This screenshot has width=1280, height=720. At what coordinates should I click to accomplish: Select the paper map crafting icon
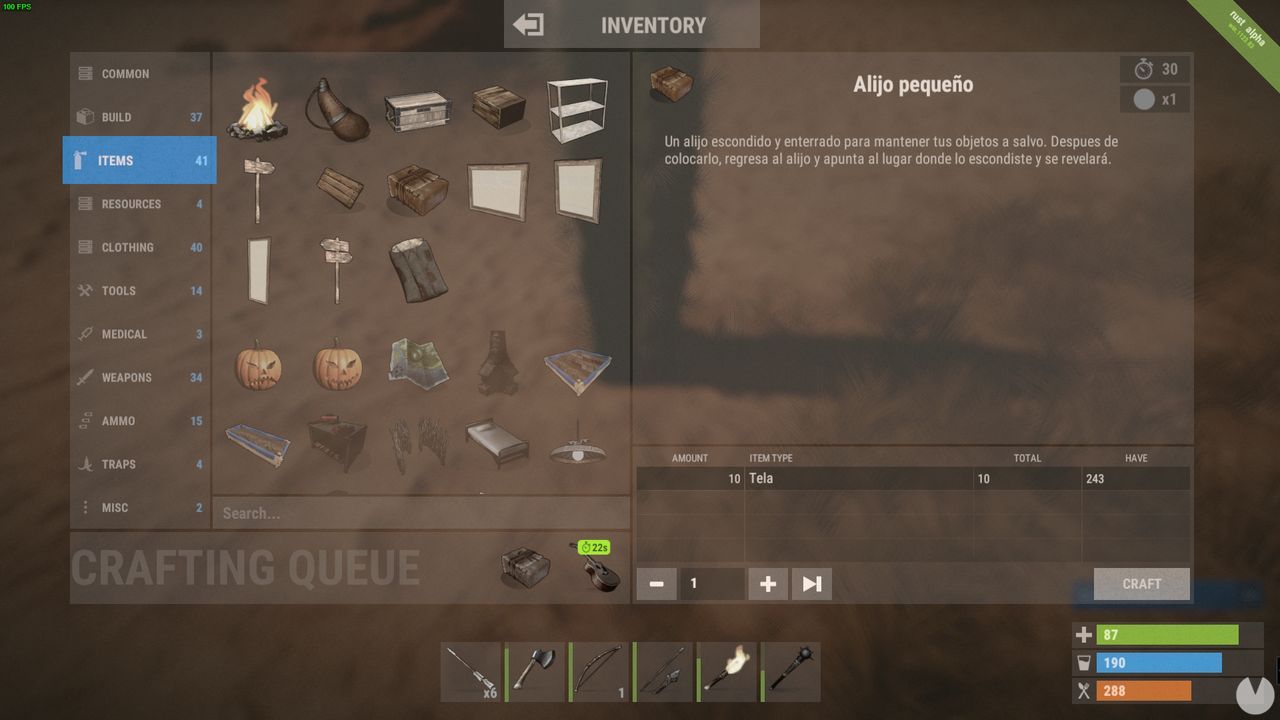click(418, 366)
